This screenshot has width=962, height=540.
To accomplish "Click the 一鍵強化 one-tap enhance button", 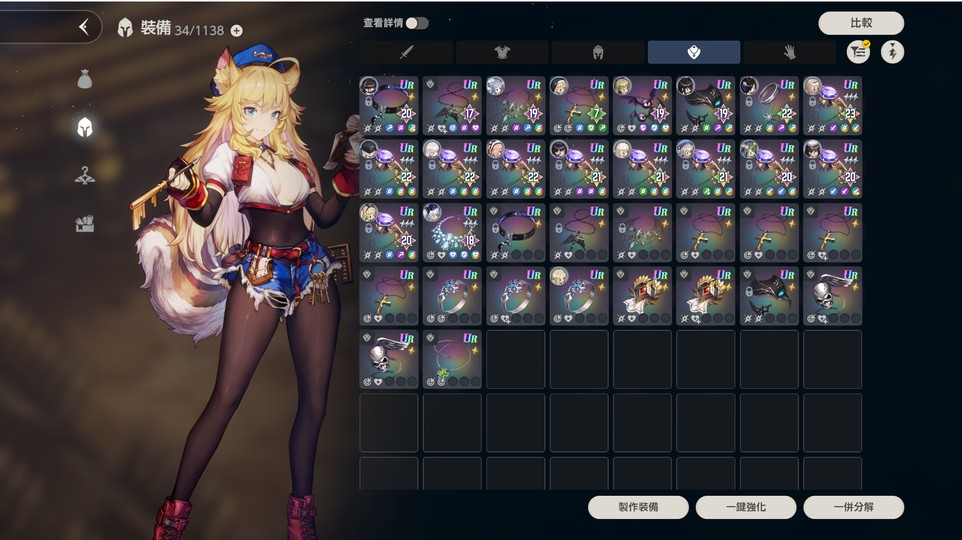I will (x=746, y=507).
